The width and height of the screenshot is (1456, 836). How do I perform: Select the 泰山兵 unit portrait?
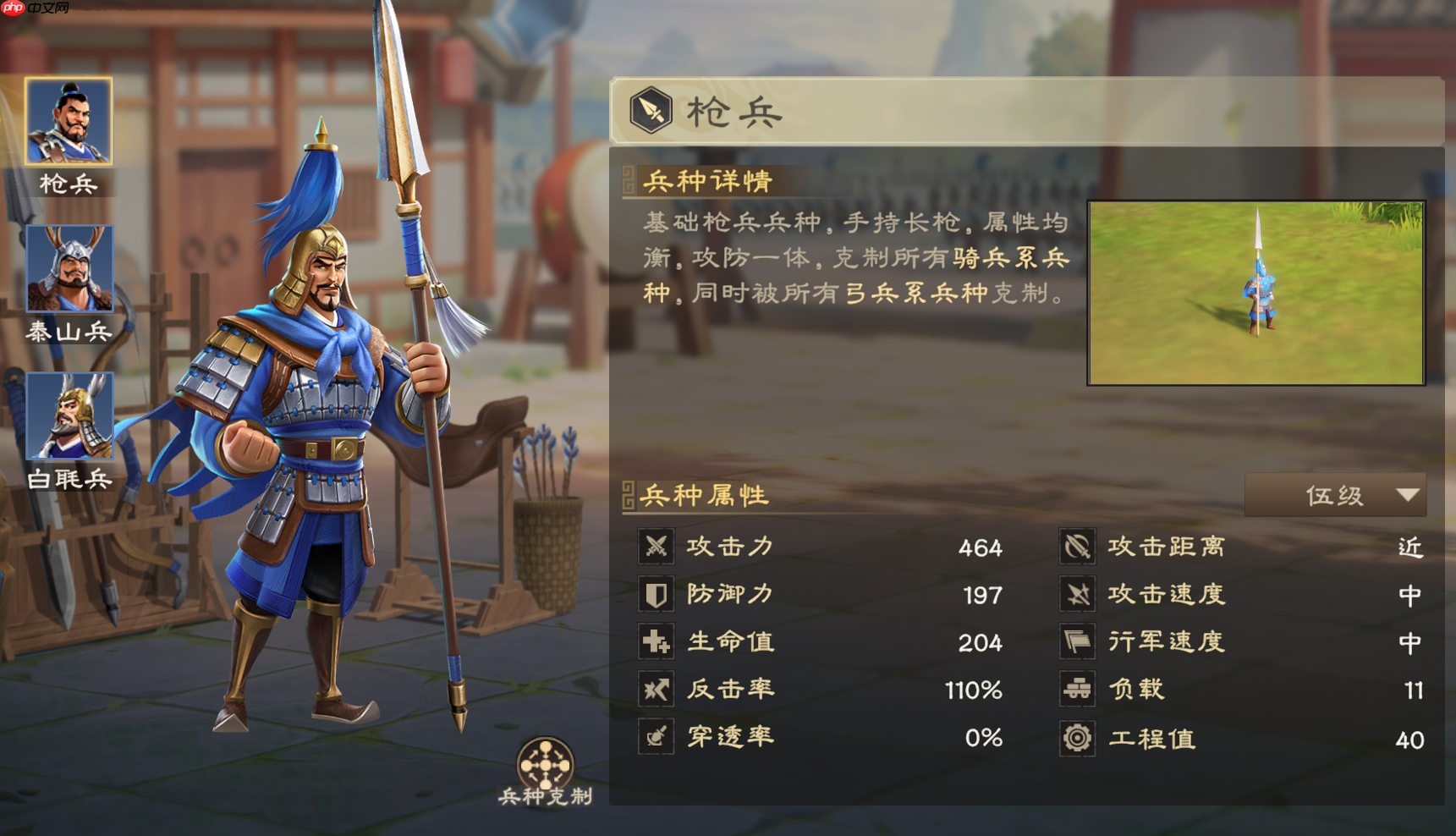(69, 268)
